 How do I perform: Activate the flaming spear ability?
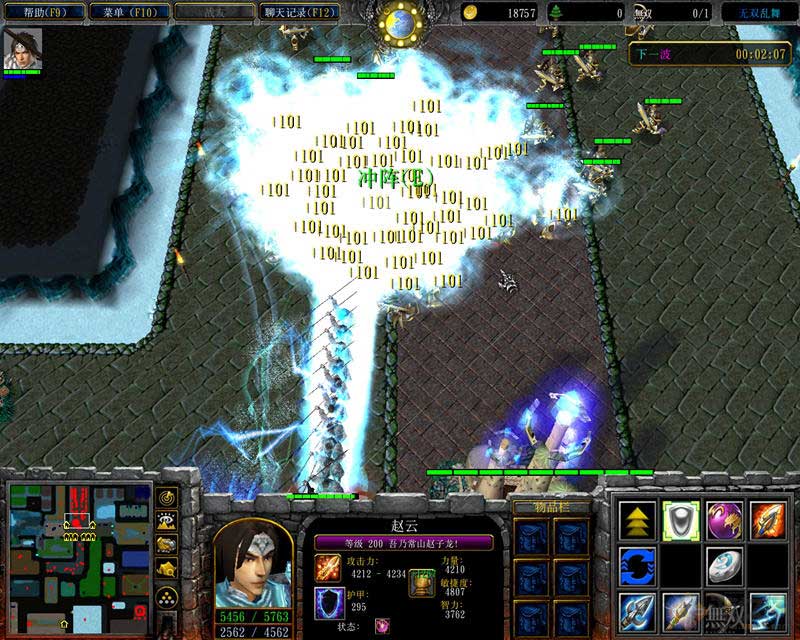768,521
